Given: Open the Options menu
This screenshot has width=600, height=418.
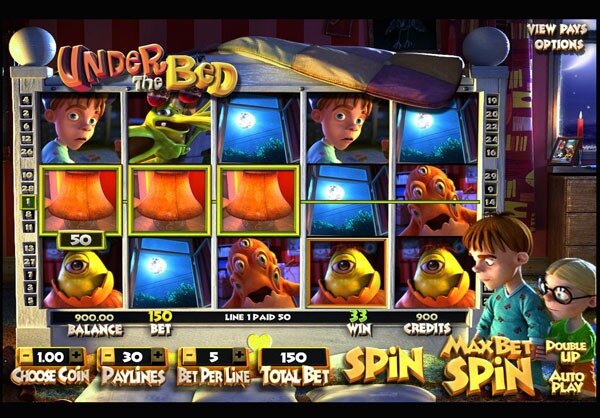Looking at the screenshot, I should (557, 44).
